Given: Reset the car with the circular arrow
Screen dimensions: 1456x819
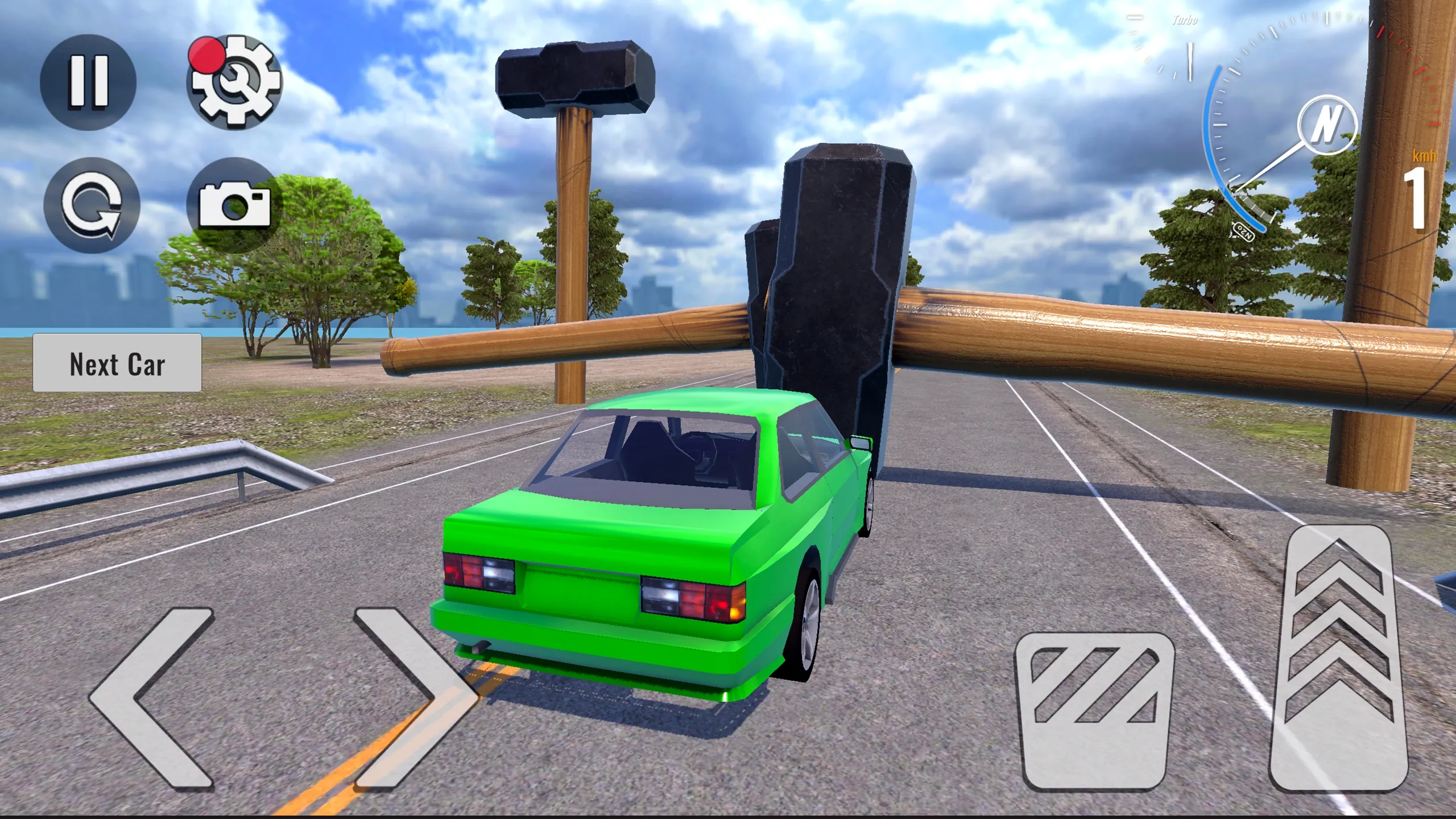Looking at the screenshot, I should (92, 205).
